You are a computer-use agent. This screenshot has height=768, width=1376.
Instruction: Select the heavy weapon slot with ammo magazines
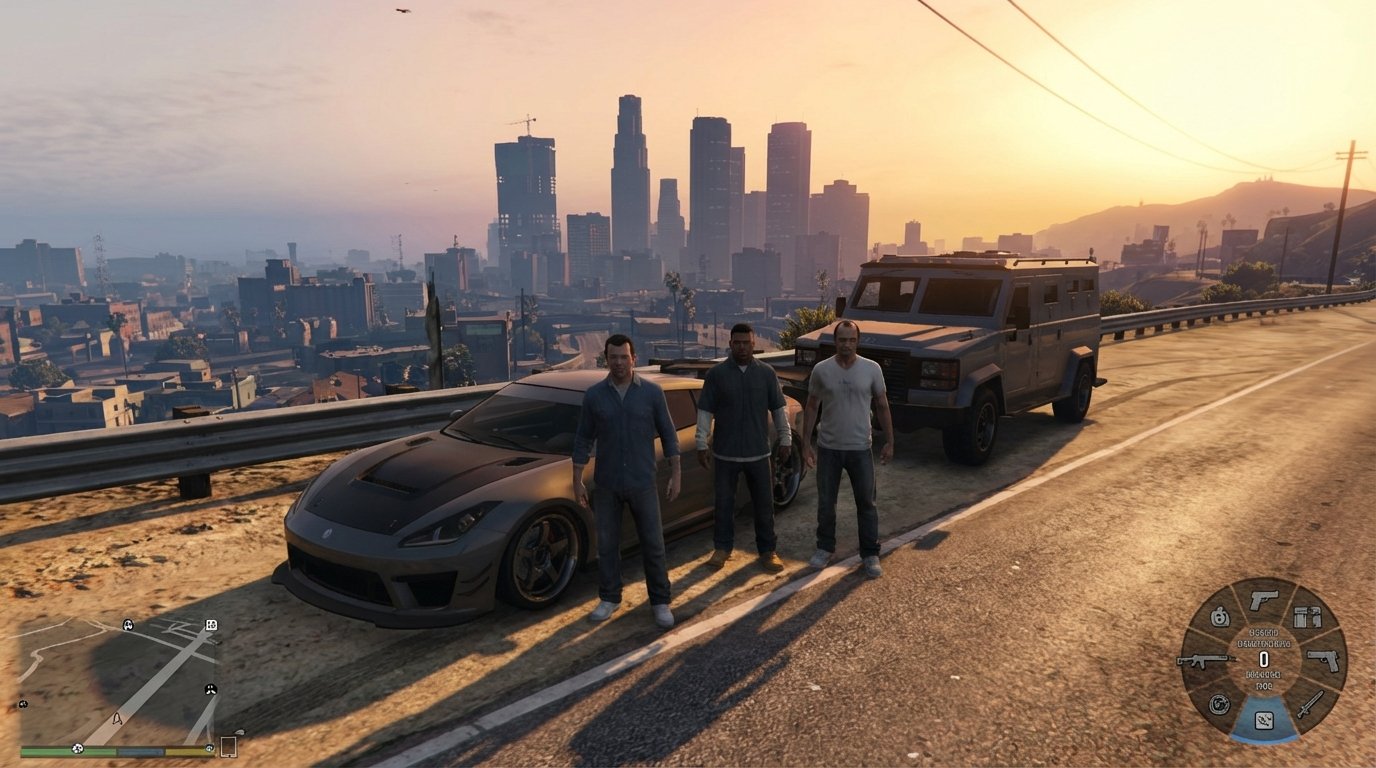tap(1306, 617)
